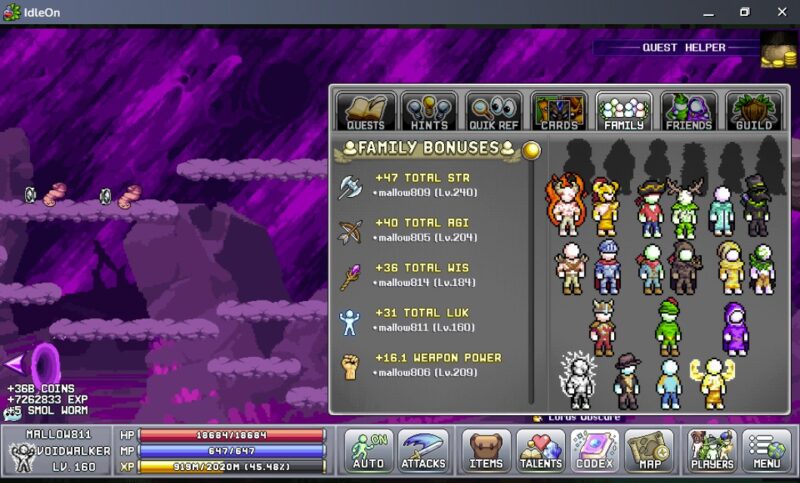Open the Items bag
This screenshot has width=800, height=483.
coord(487,451)
